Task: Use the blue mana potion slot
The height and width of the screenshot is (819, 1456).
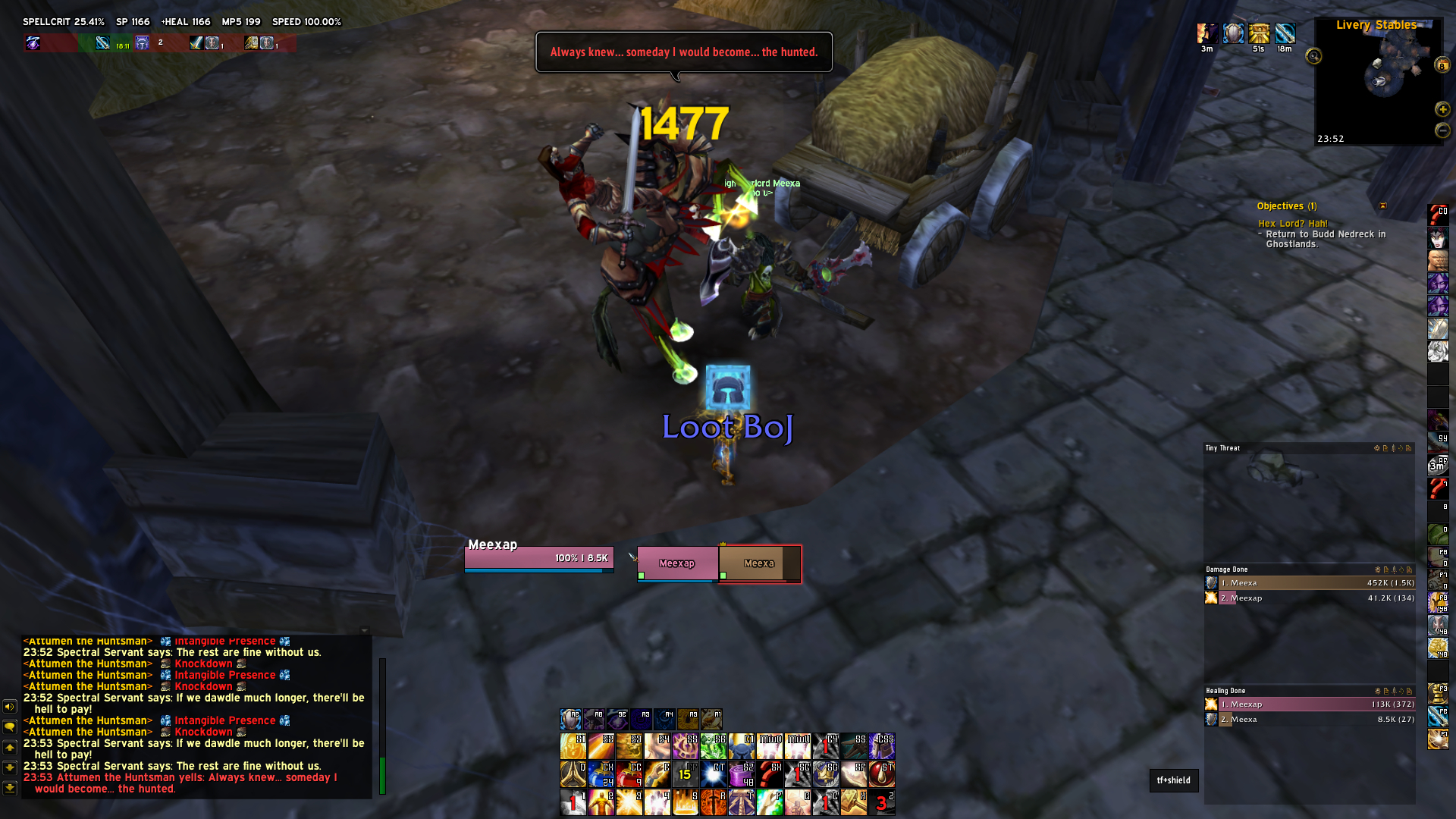Action: (601, 774)
